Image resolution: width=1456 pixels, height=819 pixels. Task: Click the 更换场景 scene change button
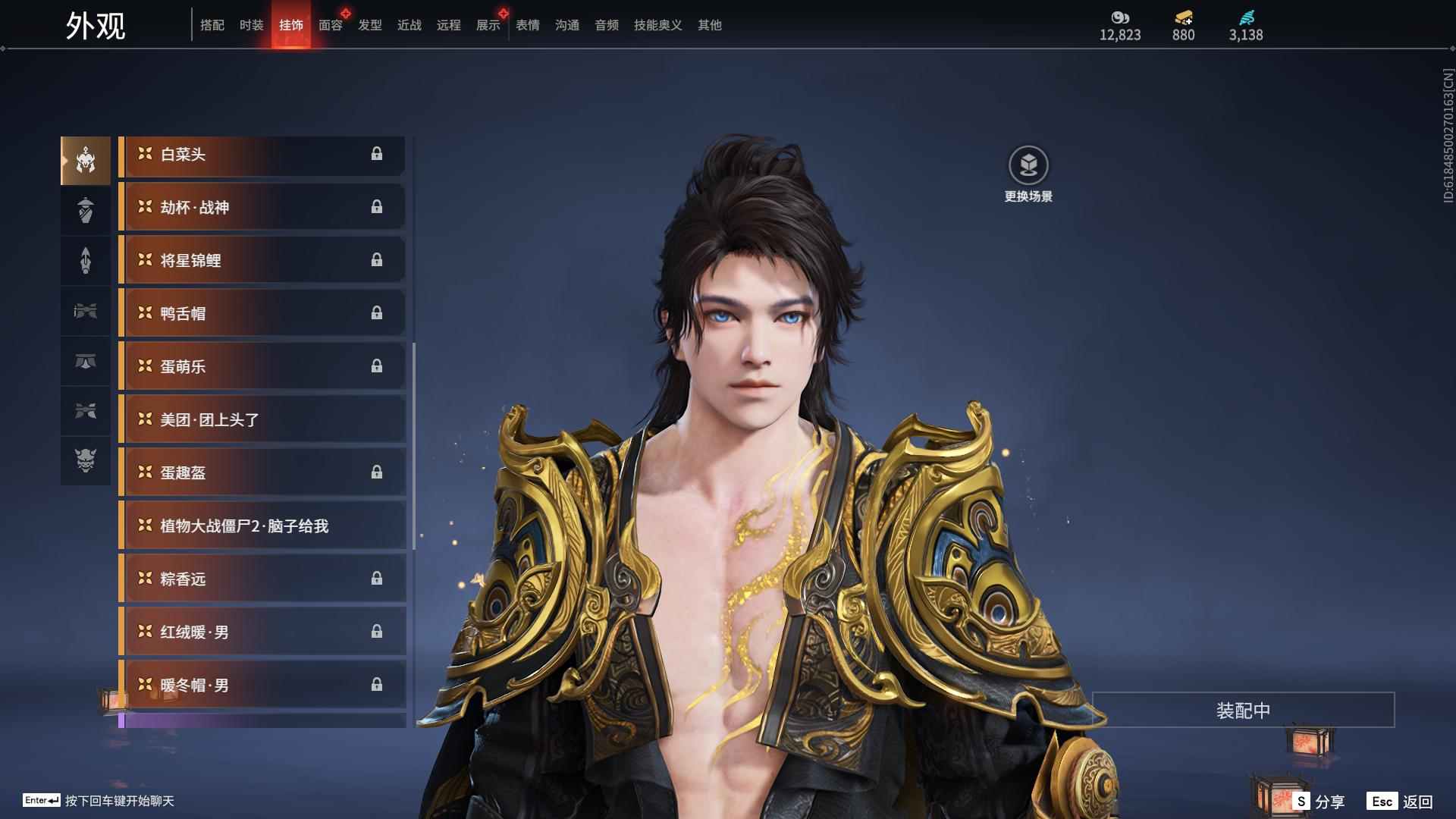(1028, 174)
